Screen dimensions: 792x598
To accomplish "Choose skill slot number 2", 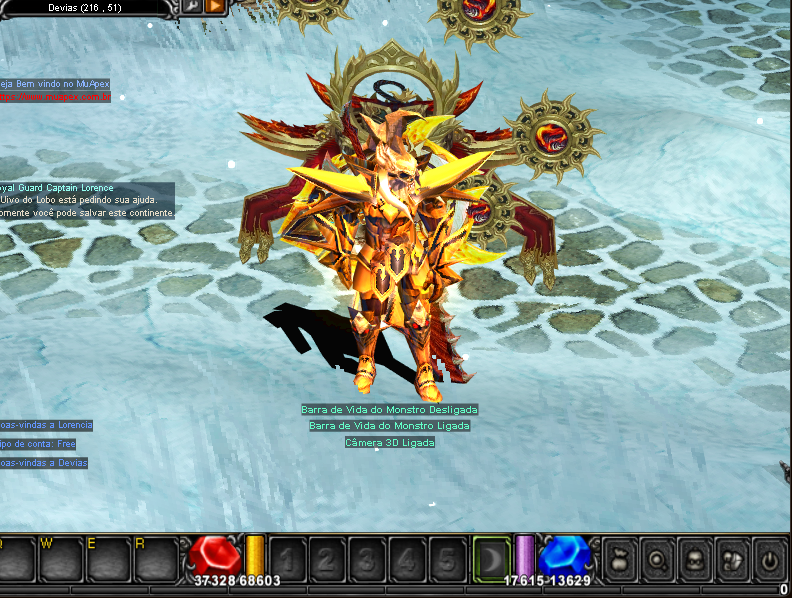I will click(328, 558).
